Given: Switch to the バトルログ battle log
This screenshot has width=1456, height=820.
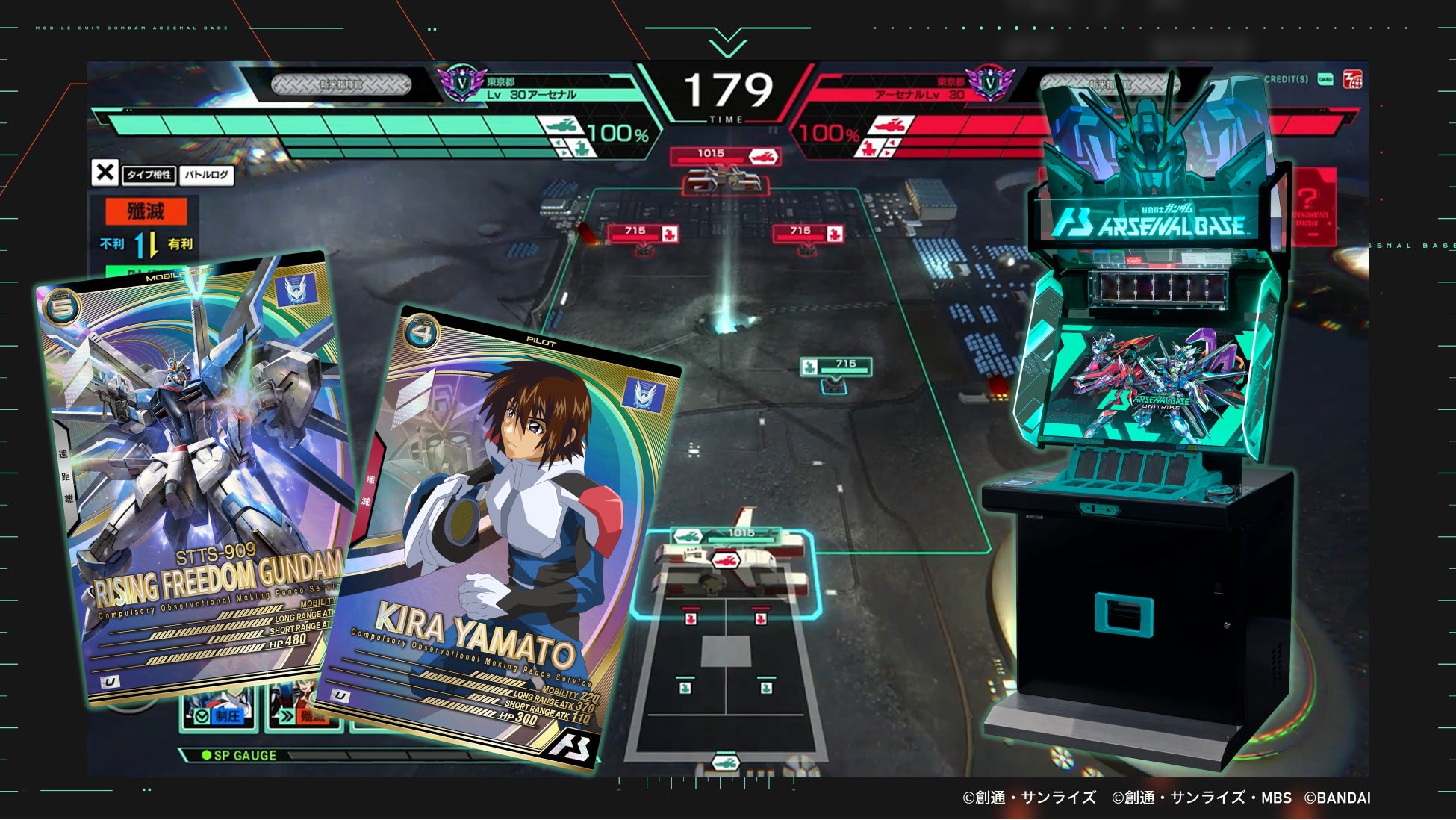Looking at the screenshot, I should [207, 175].
